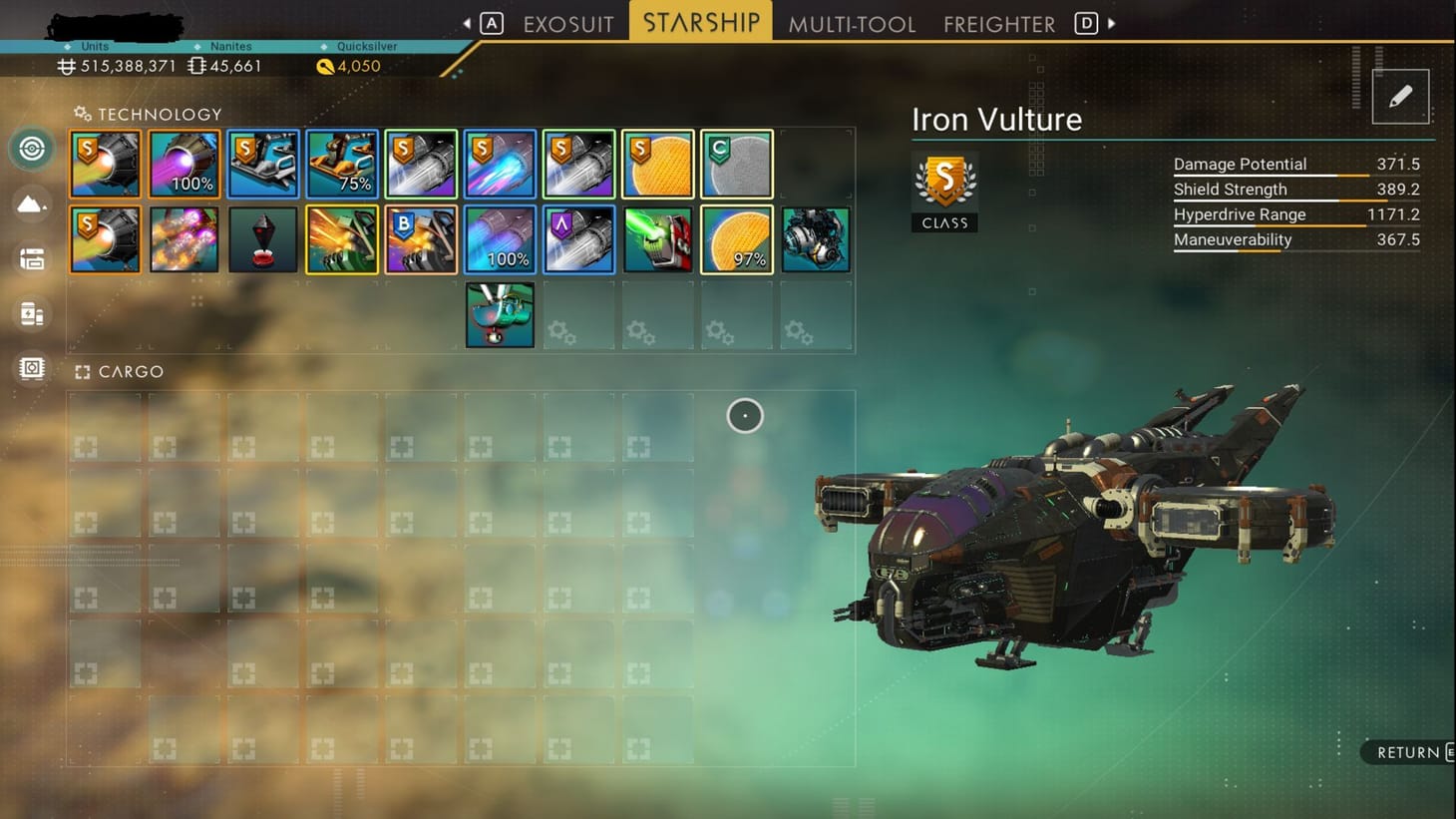This screenshot has height=819, width=1456.
Task: Select the tech chip icon at sidebar bottom
Action: tap(31, 368)
